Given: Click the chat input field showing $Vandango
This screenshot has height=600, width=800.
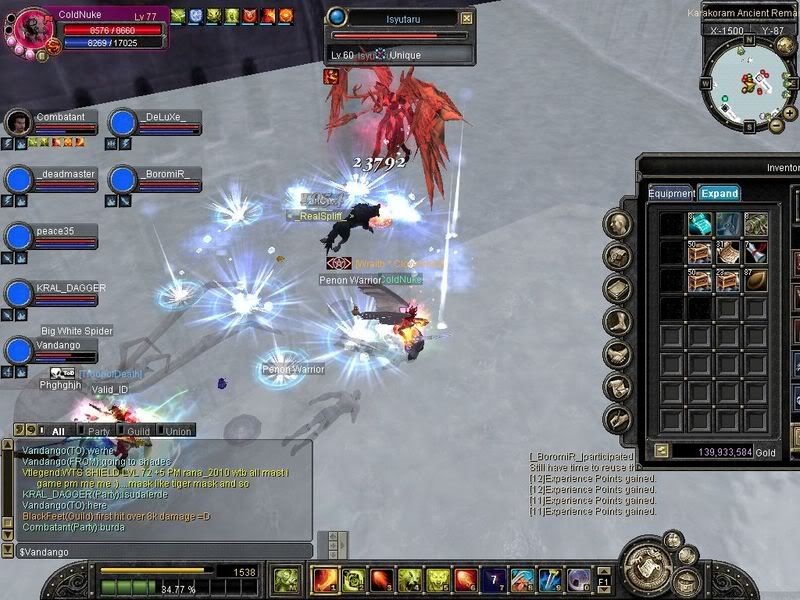Looking at the screenshot, I should pos(160,551).
